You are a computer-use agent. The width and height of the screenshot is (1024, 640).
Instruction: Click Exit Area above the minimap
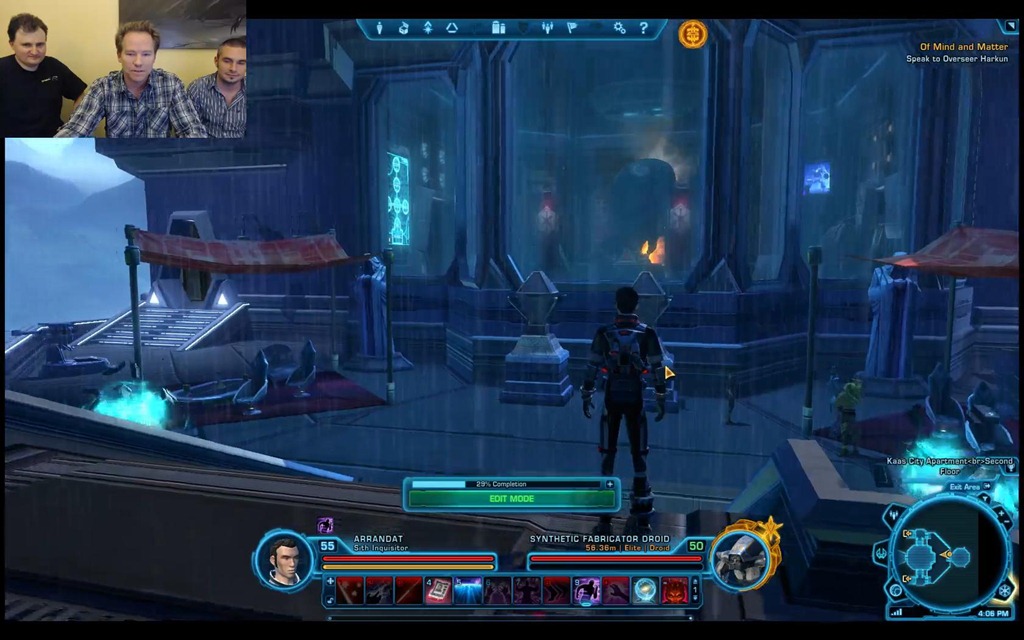coord(968,487)
